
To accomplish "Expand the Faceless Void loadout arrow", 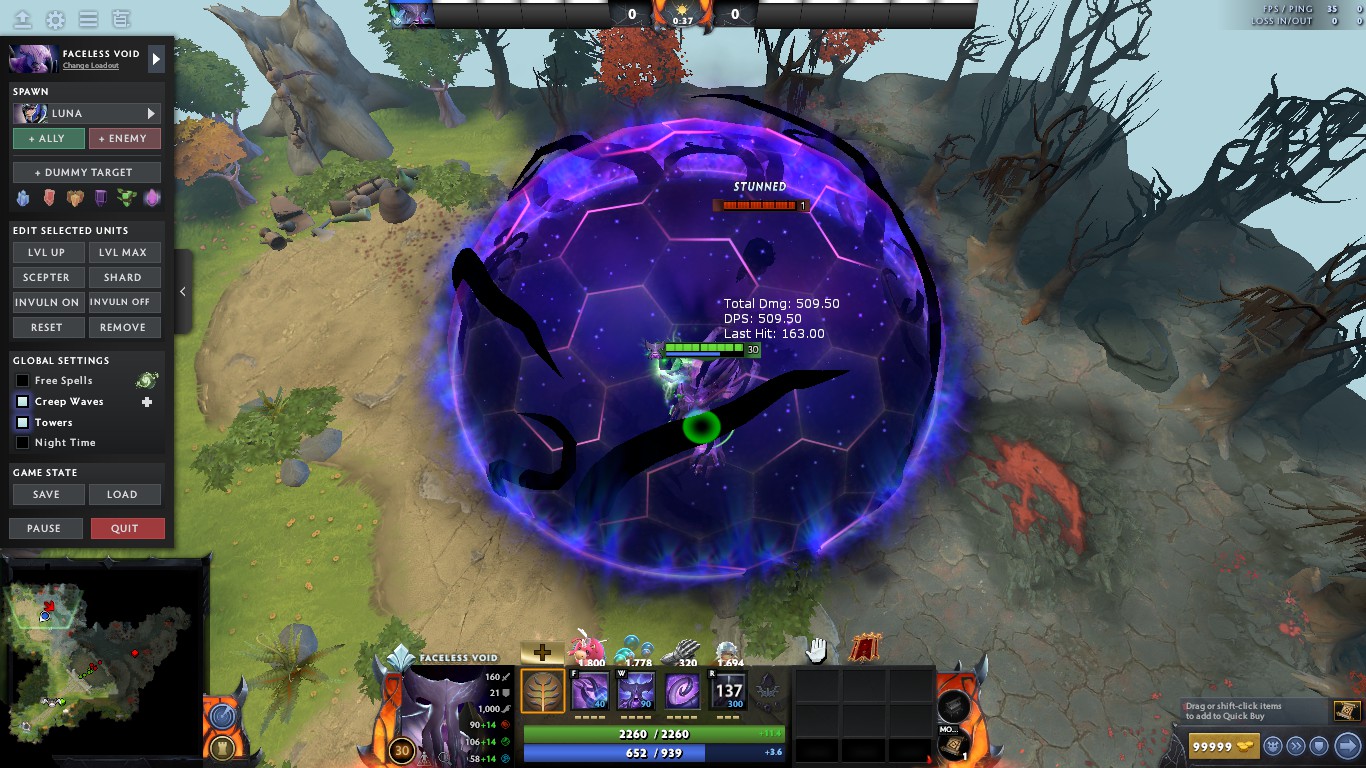I will click(x=156, y=58).
